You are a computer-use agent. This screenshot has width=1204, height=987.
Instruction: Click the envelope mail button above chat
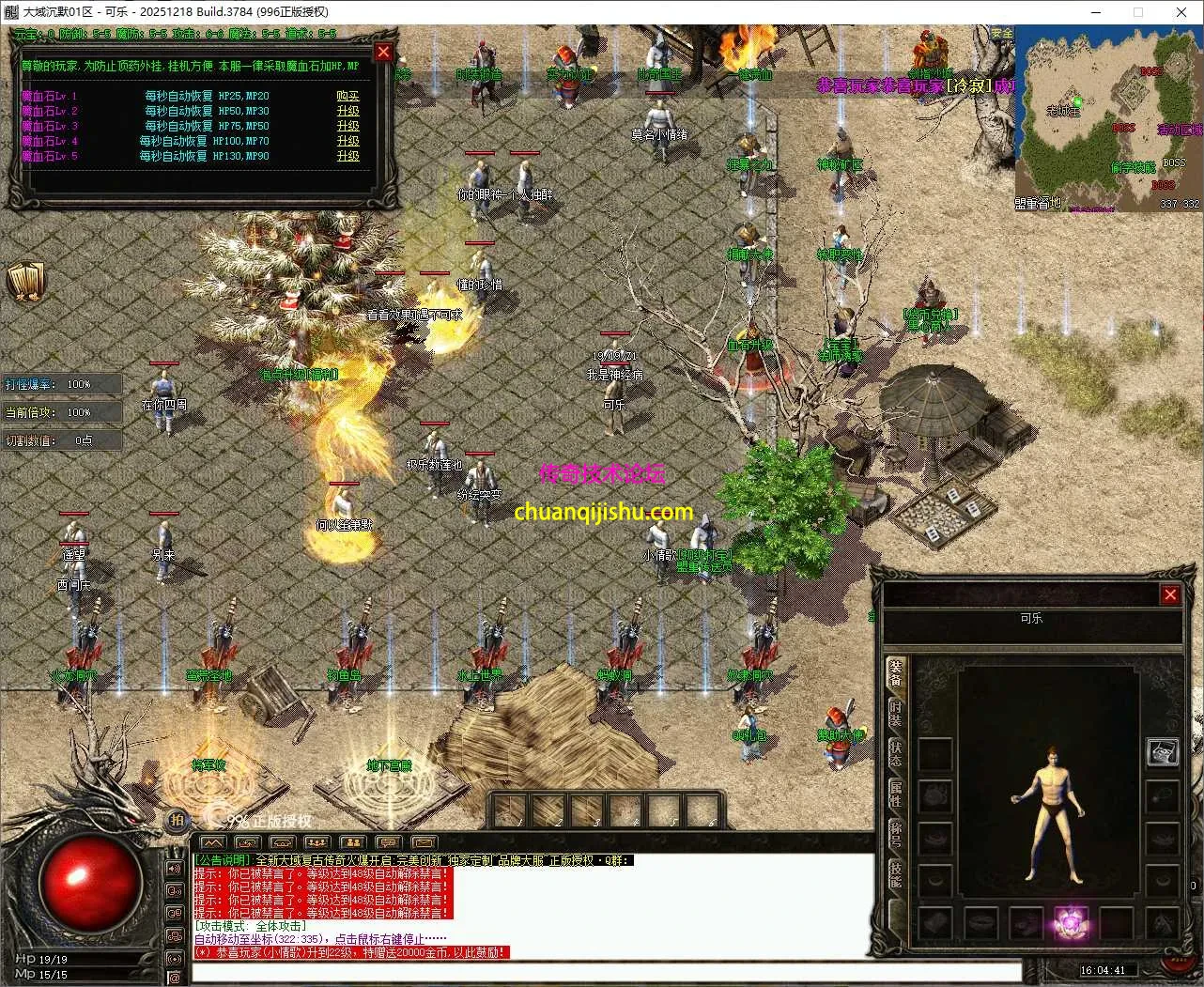(x=424, y=842)
